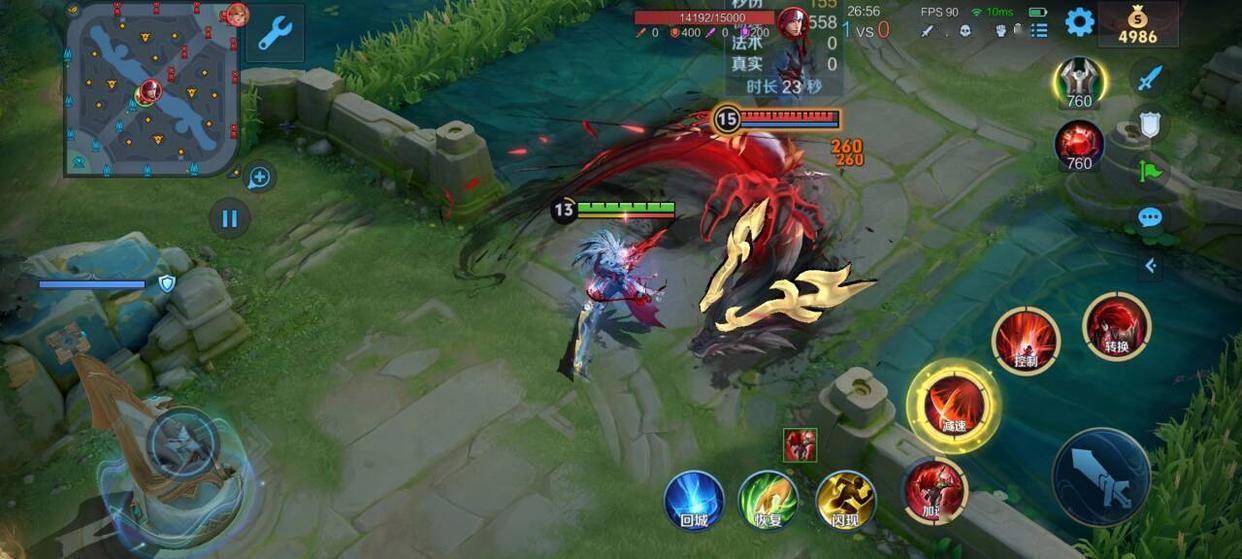The image size is (1242, 559).
Task: Collapse the signal panel with the arrow
Action: coord(1151,265)
